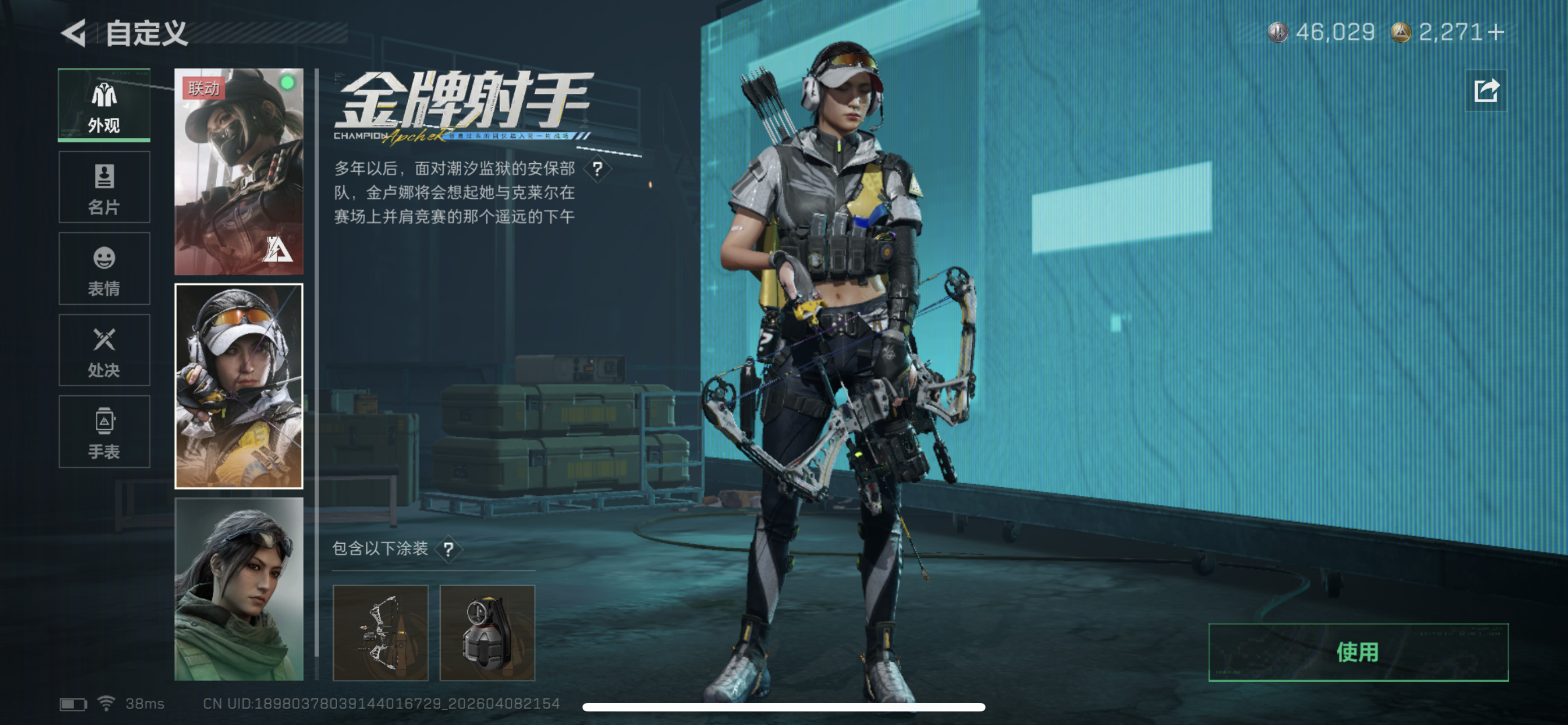Tap the back chevron beside 自定义
1568x725 pixels.
tap(75, 34)
